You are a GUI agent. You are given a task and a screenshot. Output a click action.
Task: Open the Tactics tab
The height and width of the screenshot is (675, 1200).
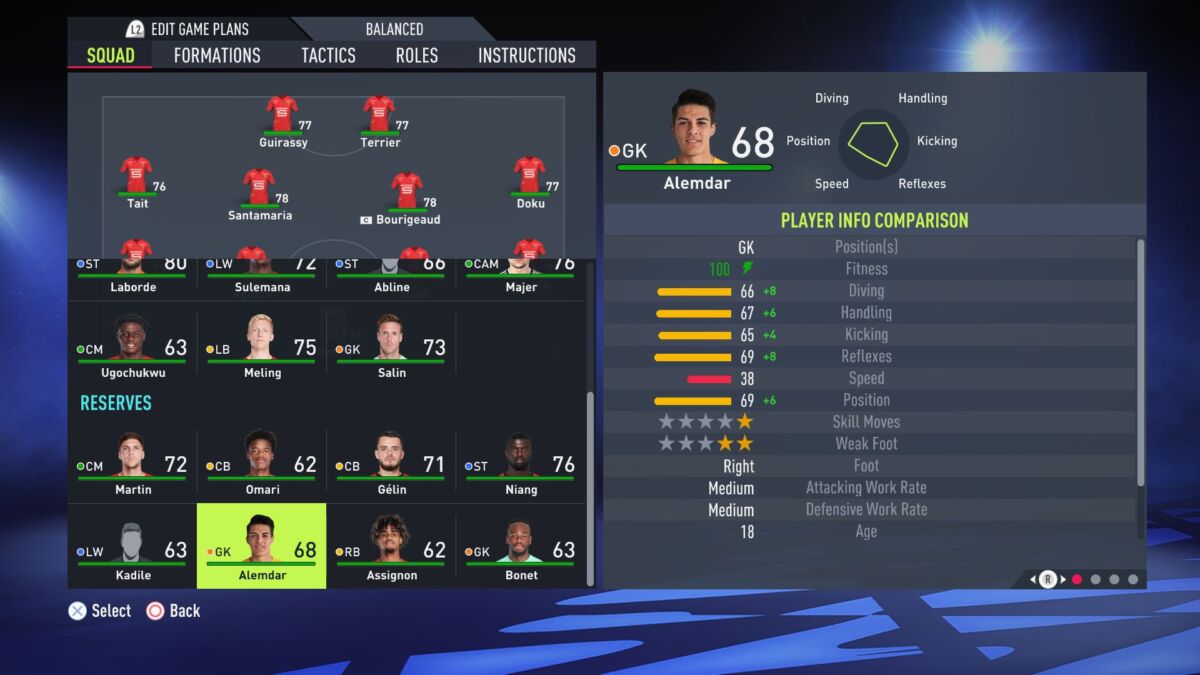click(x=328, y=55)
